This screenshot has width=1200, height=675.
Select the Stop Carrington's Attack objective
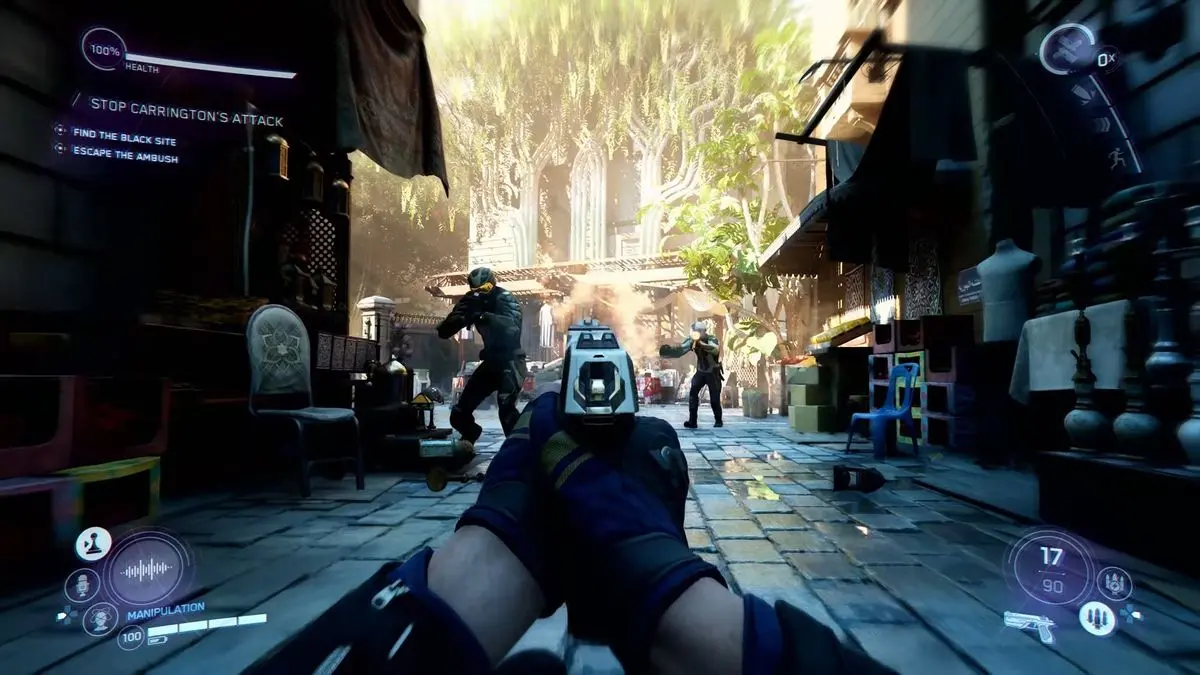click(186, 104)
